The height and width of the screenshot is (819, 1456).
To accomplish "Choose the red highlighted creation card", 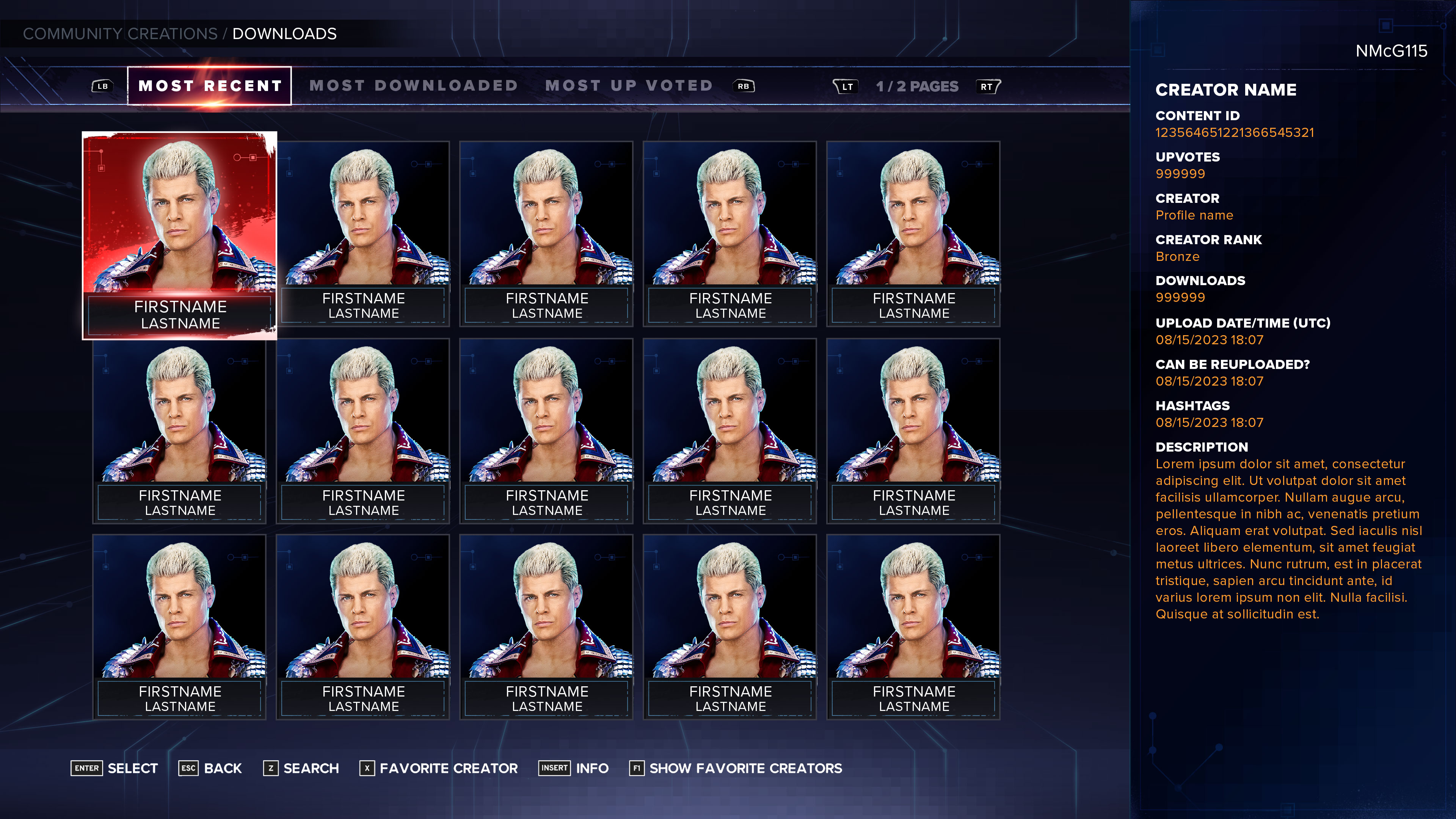I will click(x=180, y=235).
